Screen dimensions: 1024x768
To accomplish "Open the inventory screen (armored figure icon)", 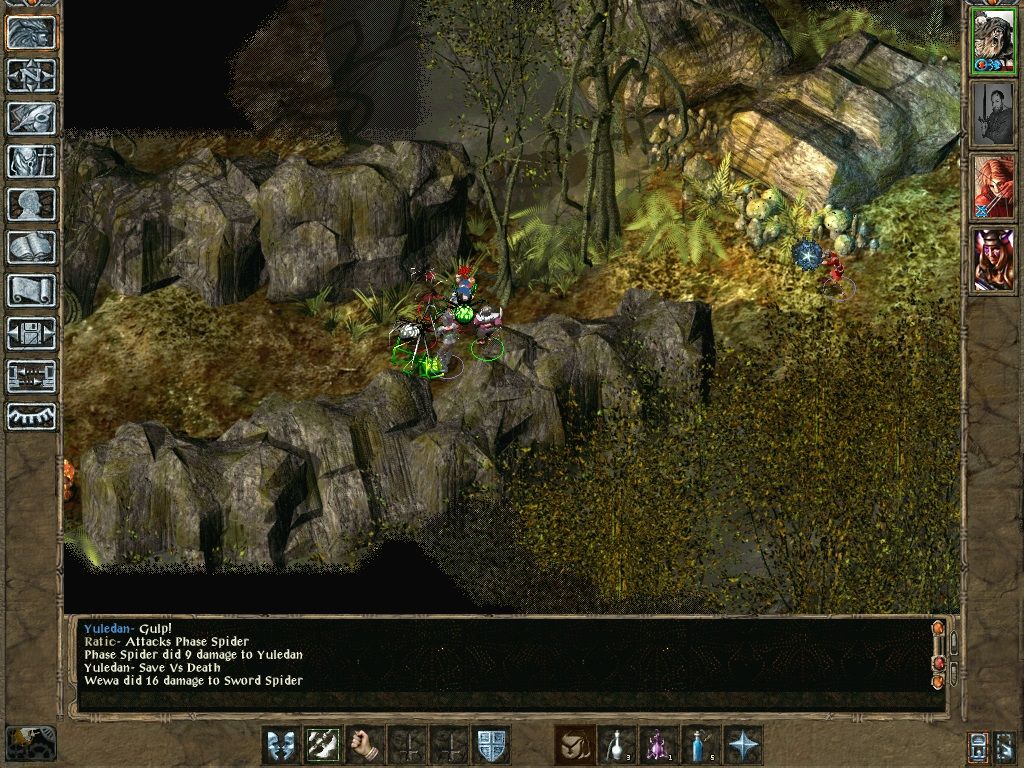I will [x=32, y=161].
